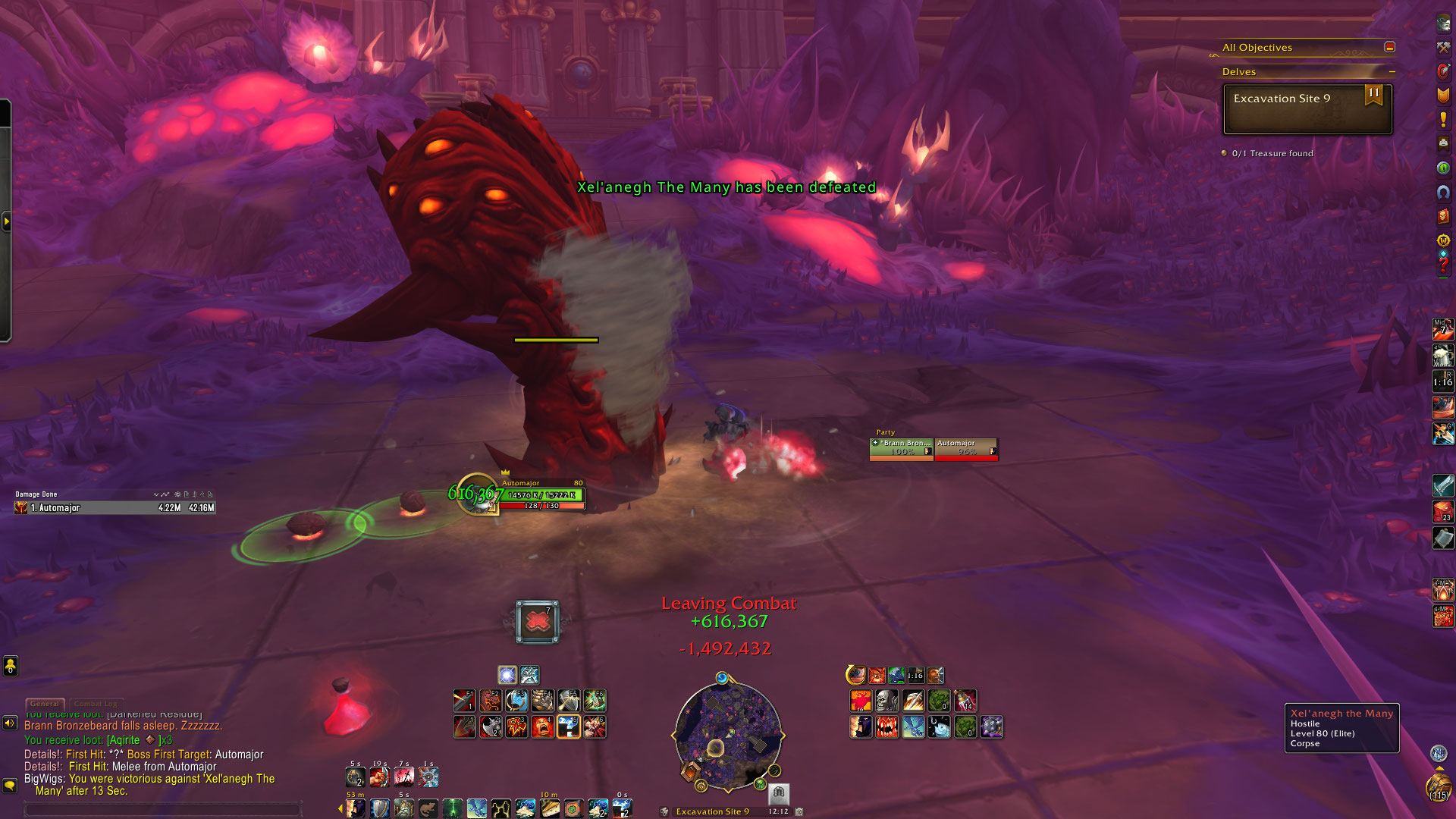
Task: Open the yellow speech bubble chat menu
Action: click(x=10, y=785)
